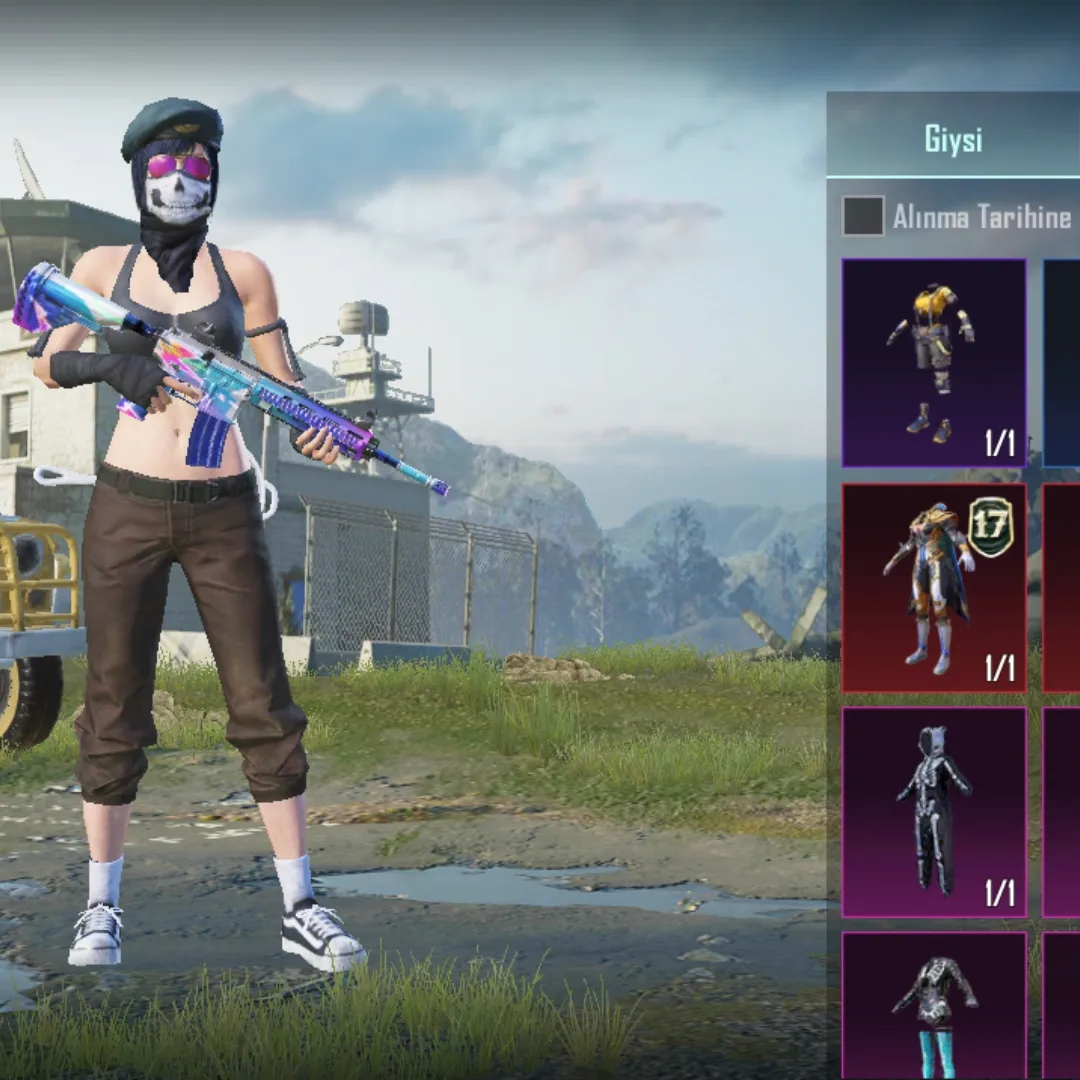The width and height of the screenshot is (1080, 1080).
Task: Pick the black skeleton hooded suit
Action: pos(933,812)
